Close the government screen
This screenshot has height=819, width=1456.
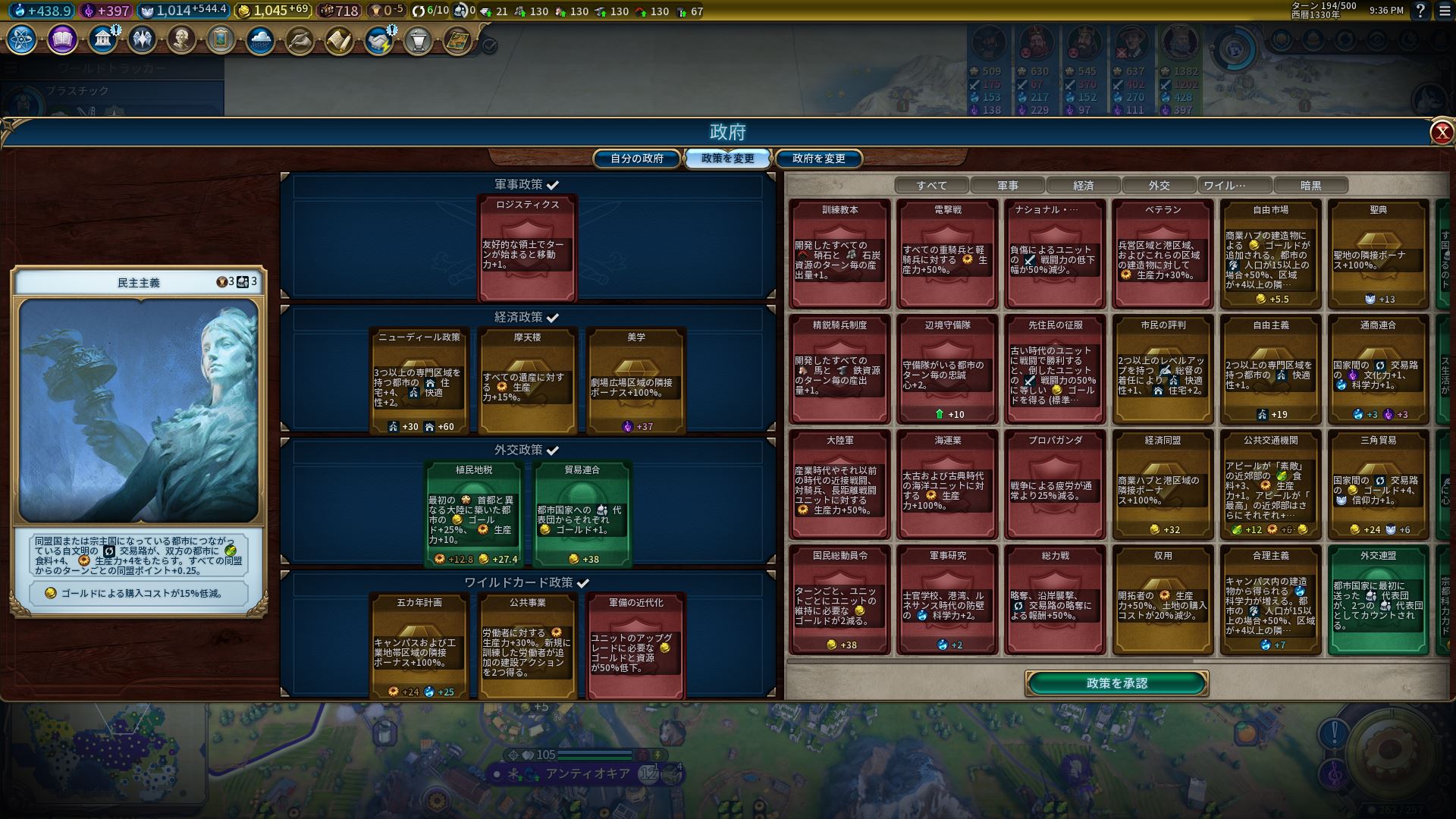pos(1441,133)
